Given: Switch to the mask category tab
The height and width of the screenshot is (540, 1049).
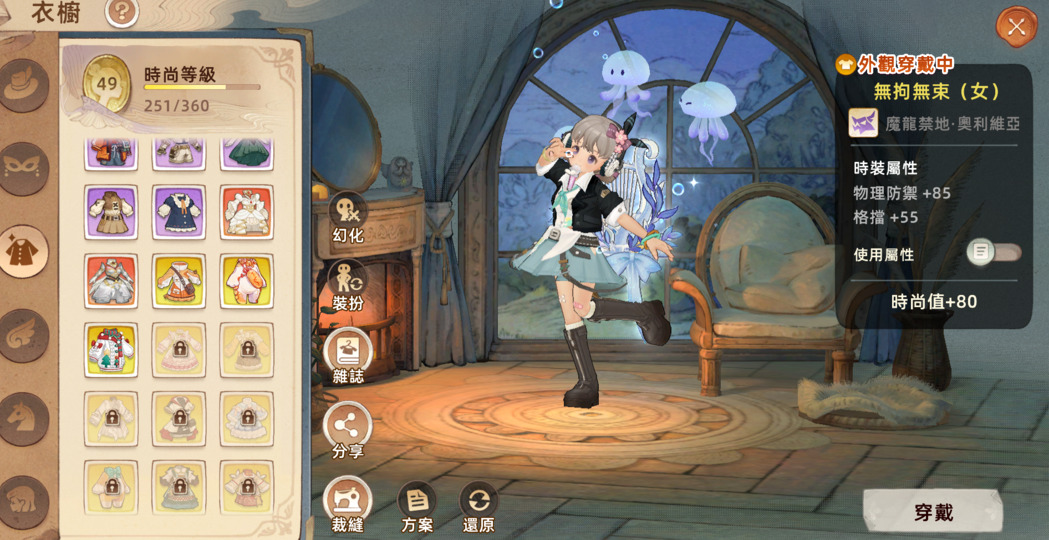Looking at the screenshot, I should pyautogui.click(x=24, y=167).
